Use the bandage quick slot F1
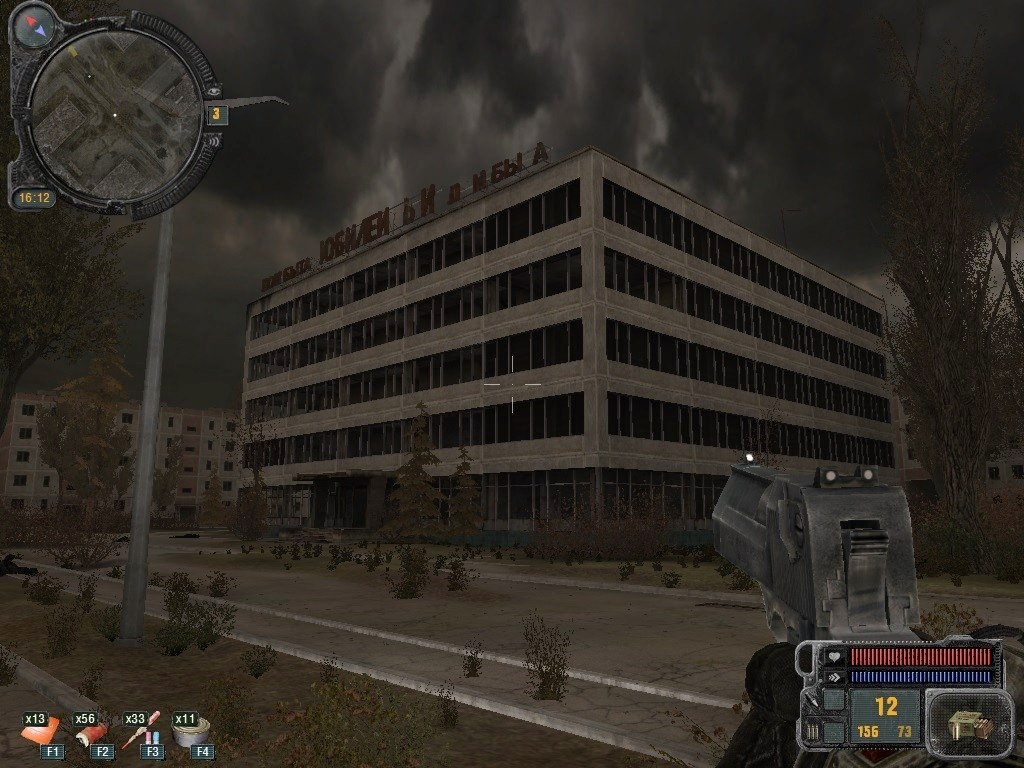Image resolution: width=1024 pixels, height=768 pixels. point(43,735)
